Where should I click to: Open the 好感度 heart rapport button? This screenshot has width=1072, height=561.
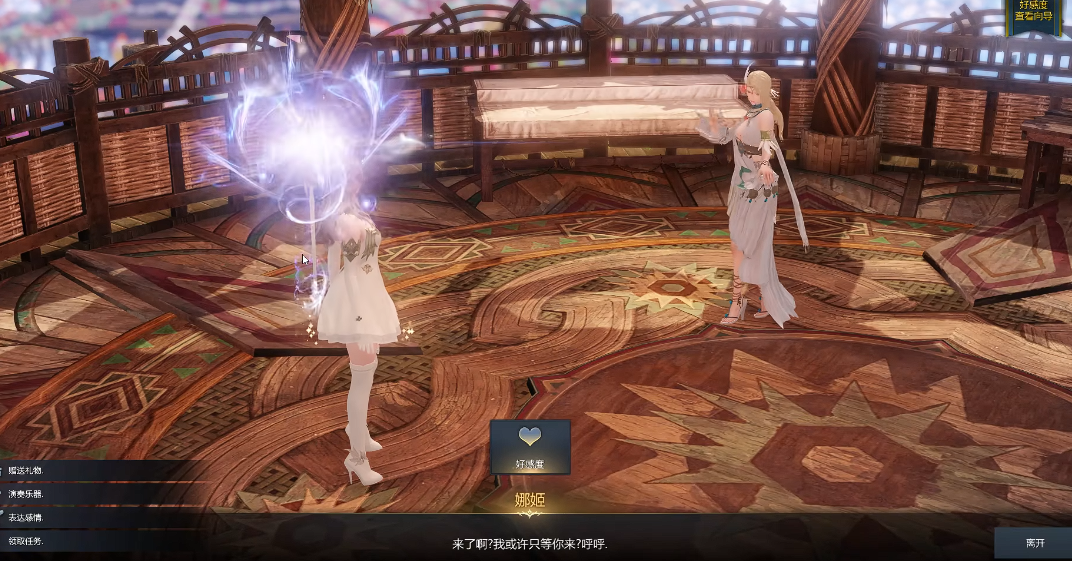(530, 446)
